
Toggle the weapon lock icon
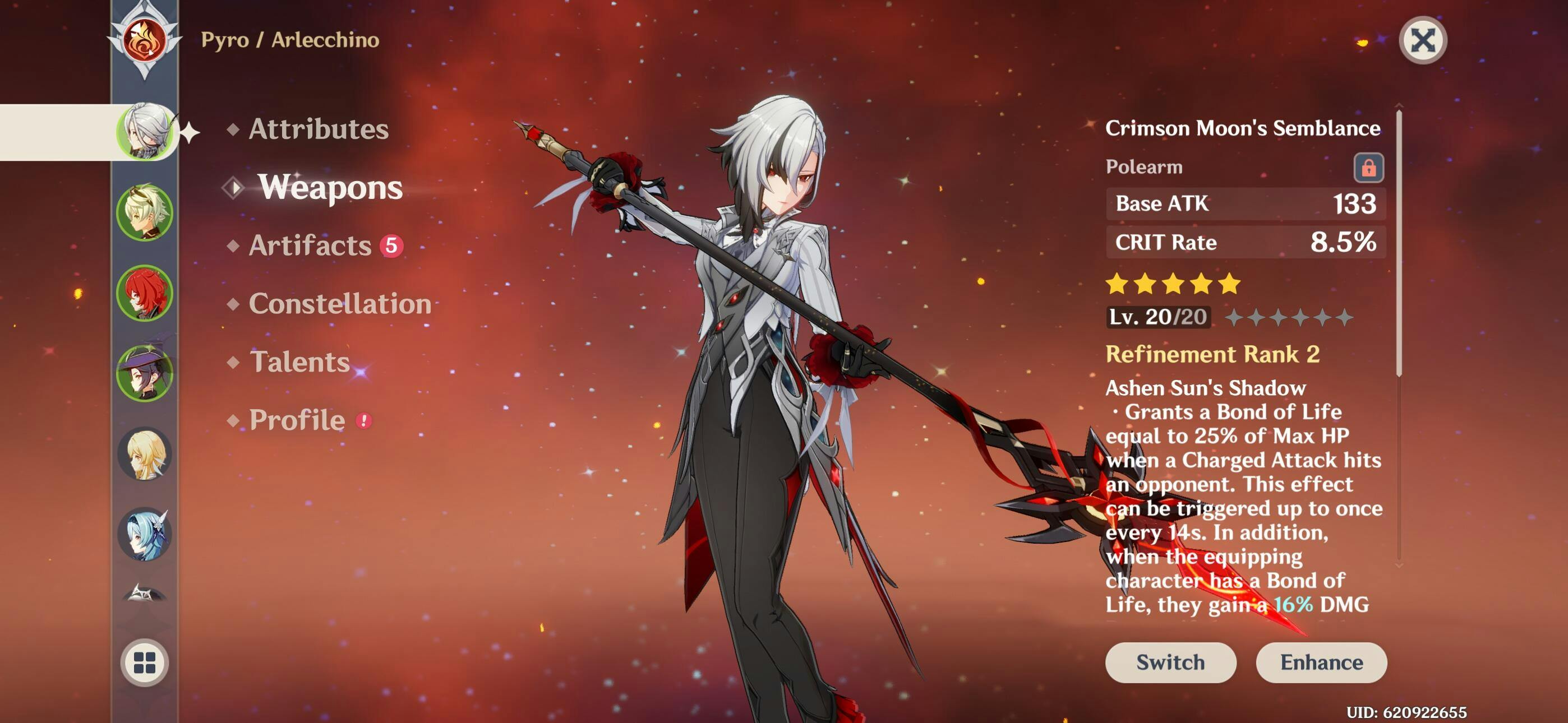coord(1368,168)
